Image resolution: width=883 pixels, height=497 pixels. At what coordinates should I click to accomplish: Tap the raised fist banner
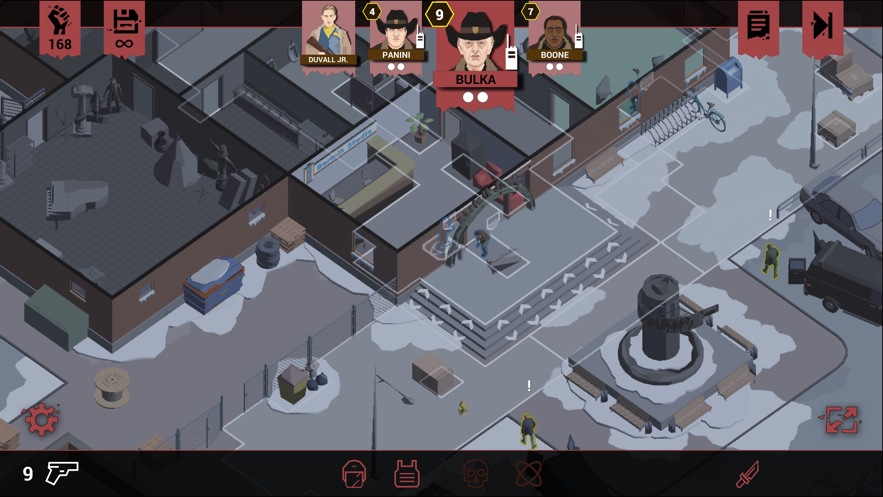(60, 27)
